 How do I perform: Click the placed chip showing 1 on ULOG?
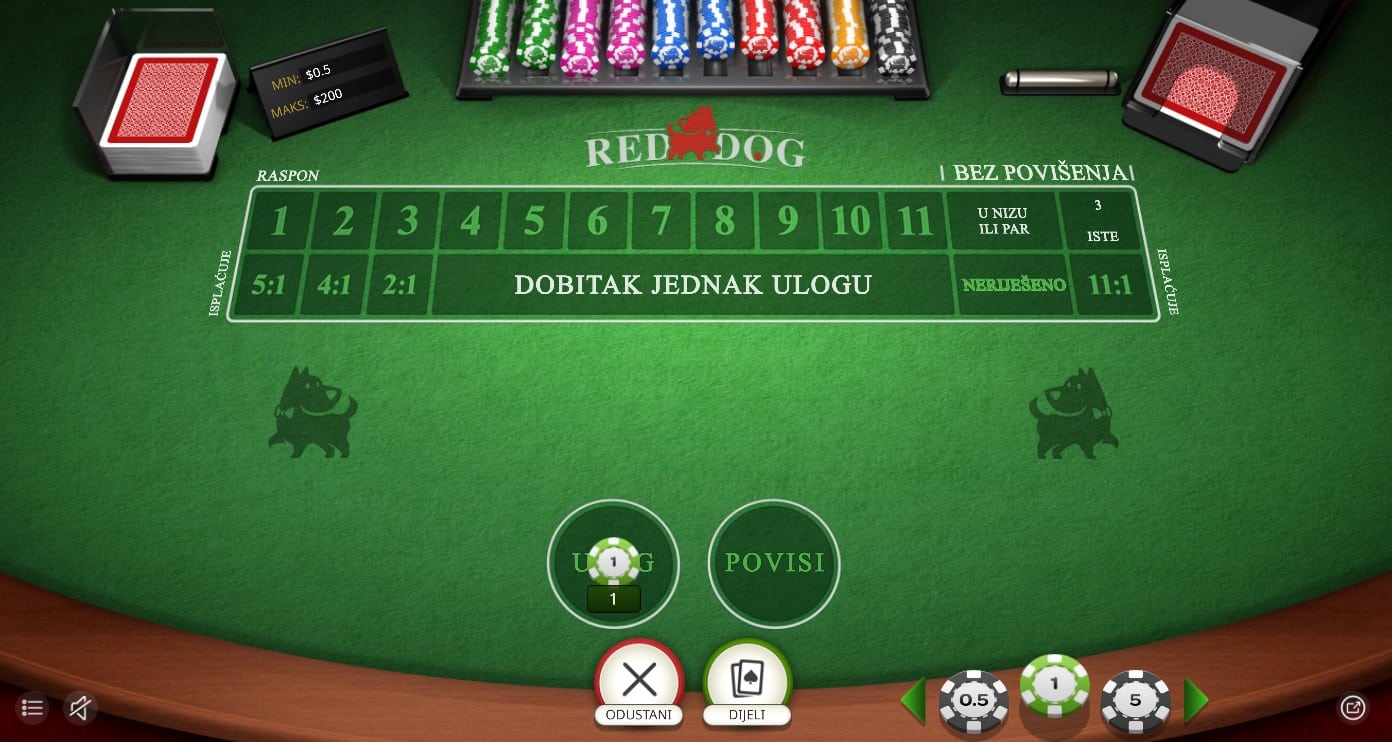(x=613, y=560)
